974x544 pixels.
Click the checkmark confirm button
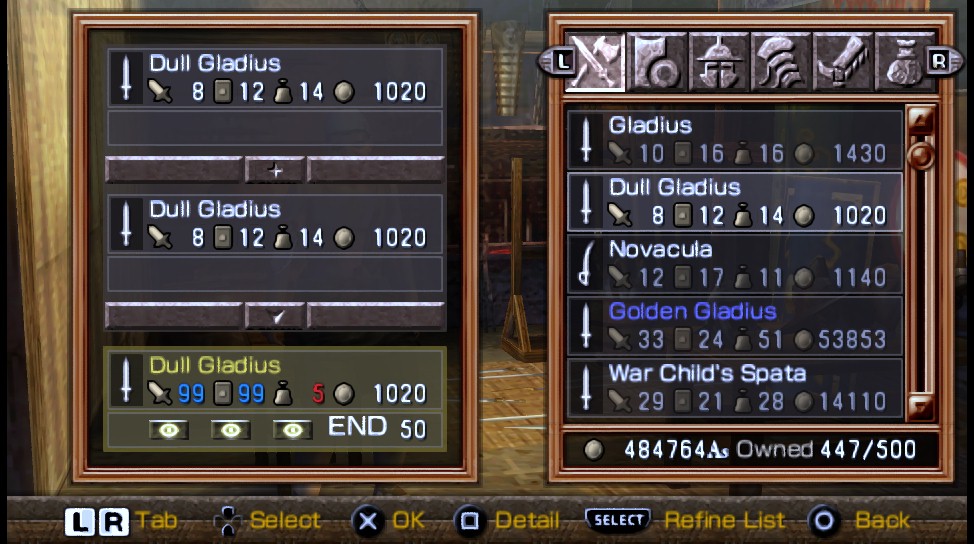pyautogui.click(x=275, y=316)
